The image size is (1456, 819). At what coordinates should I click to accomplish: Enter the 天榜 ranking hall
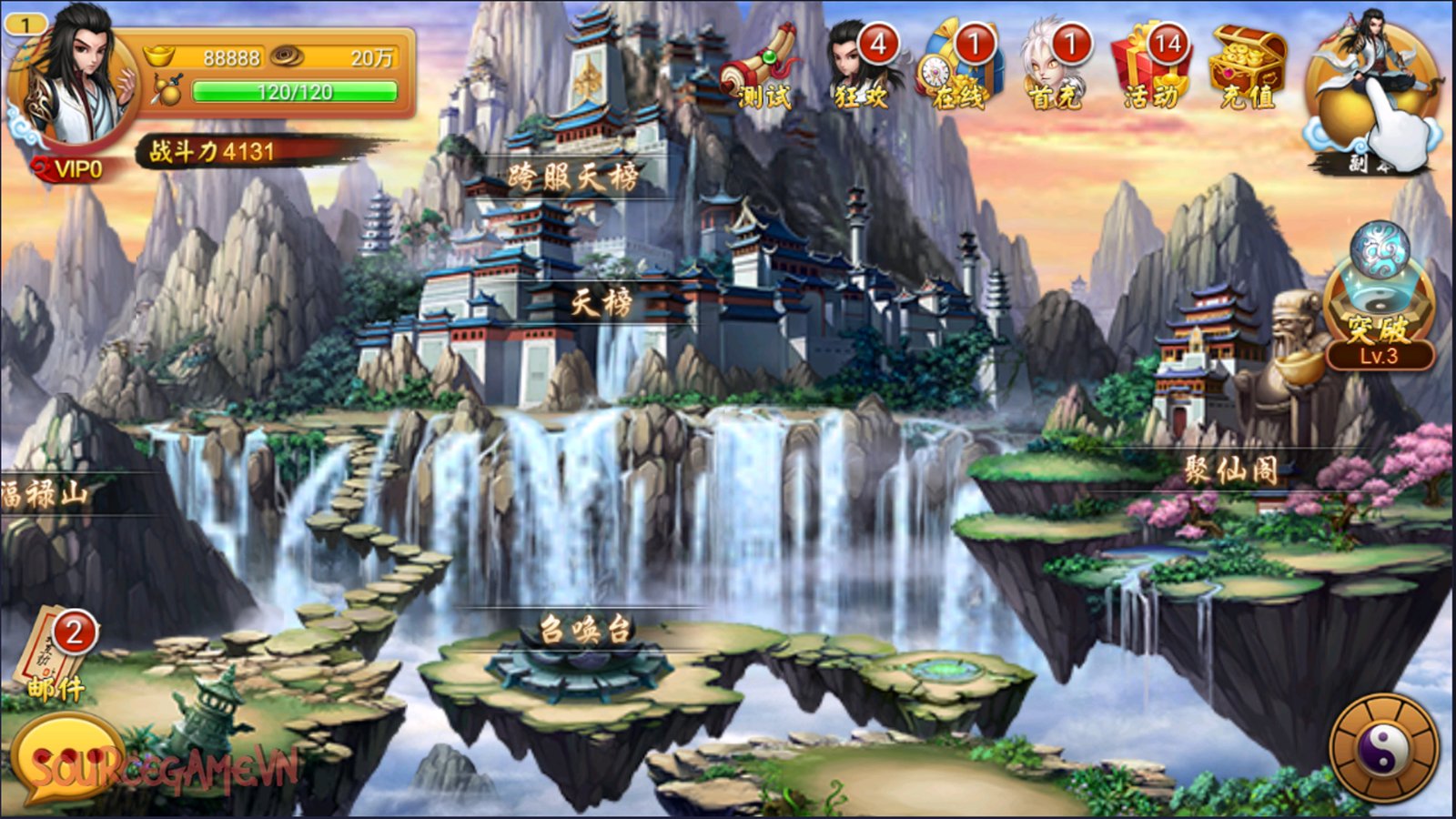601,302
